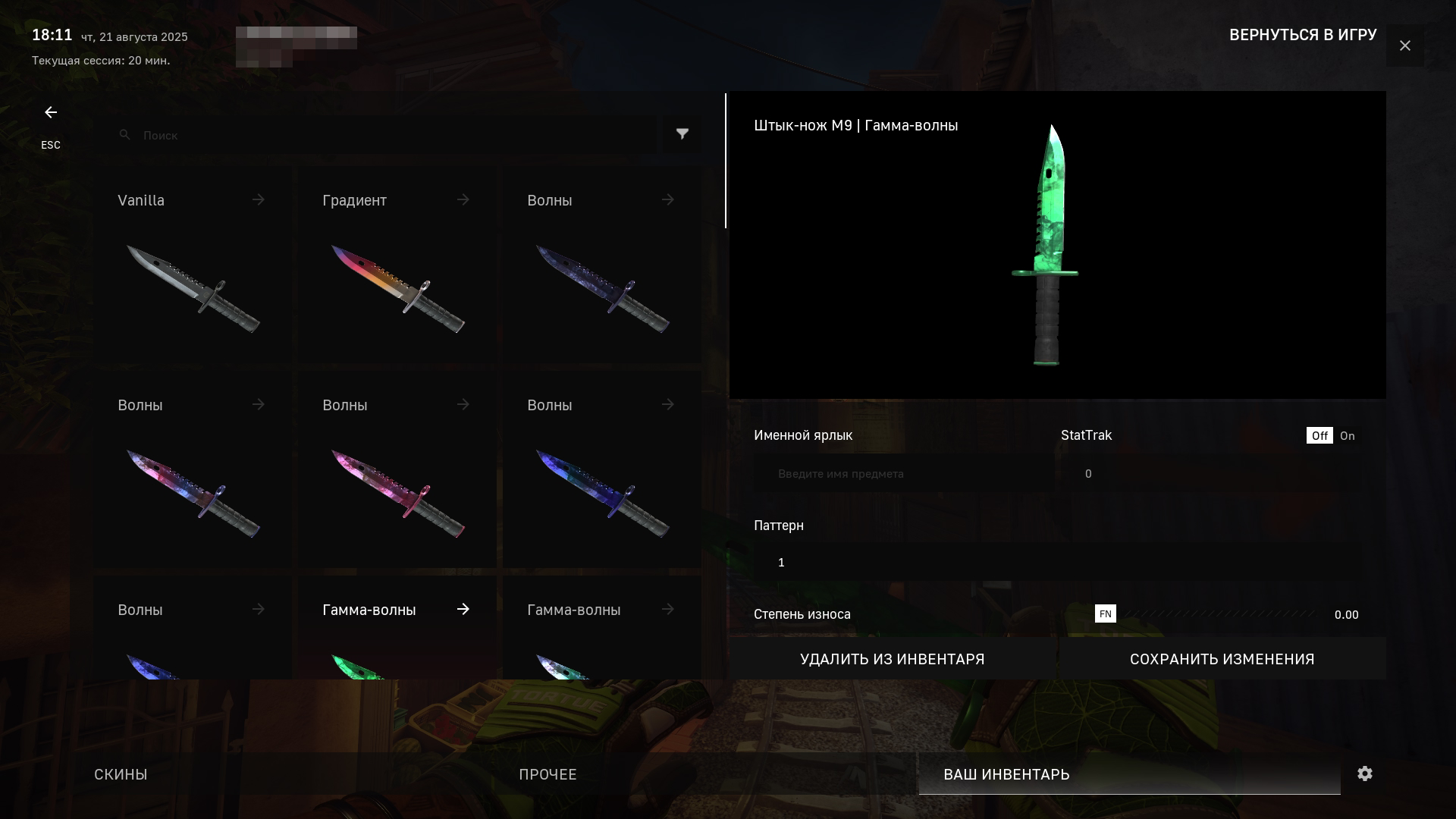Viewport: 1456px width, 819px height.
Task: Save changes with СОХРАНИТЬ ИЗМЕНЕНИЯ
Action: pos(1222,659)
